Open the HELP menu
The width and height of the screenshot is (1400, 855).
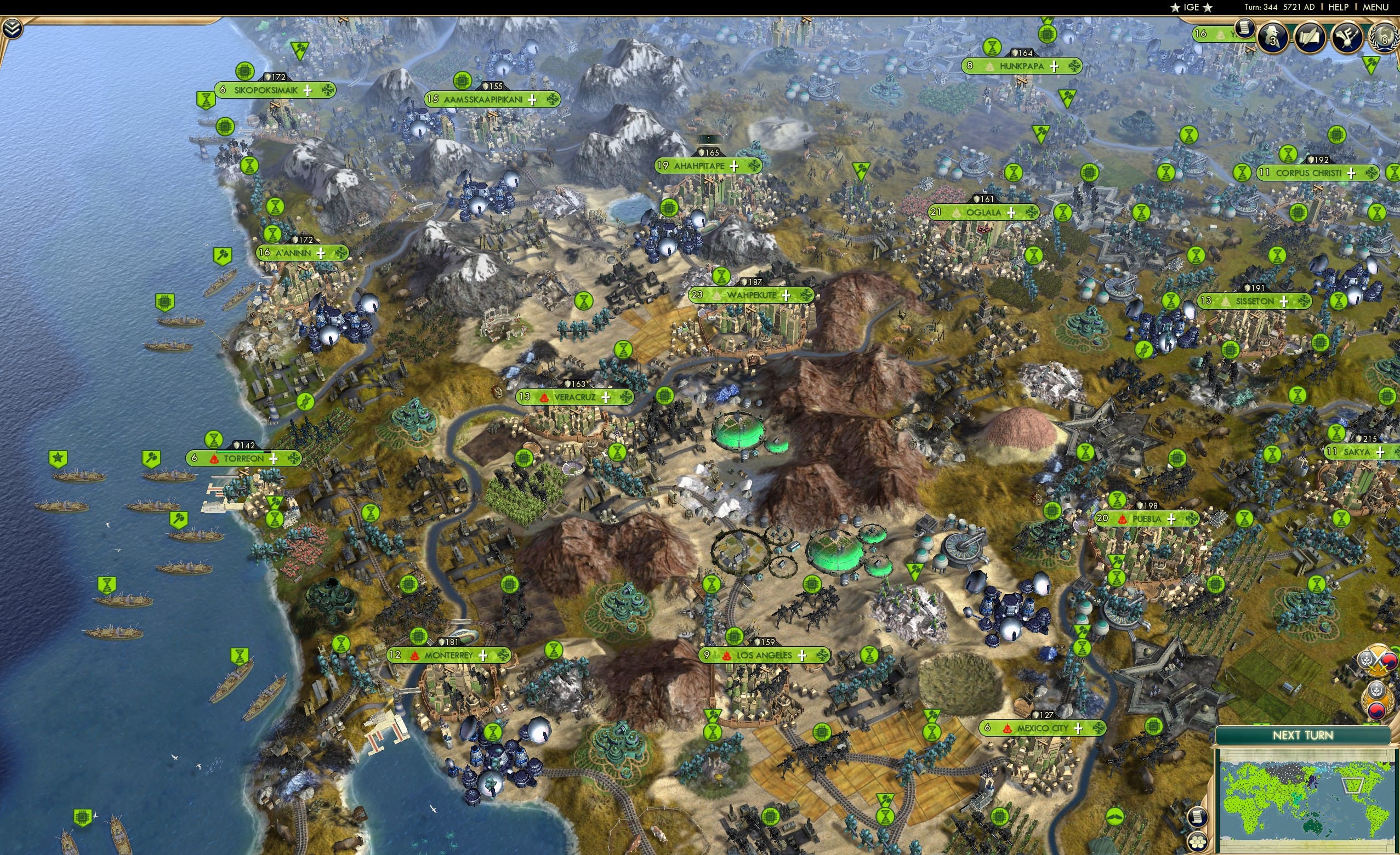click(x=1339, y=7)
